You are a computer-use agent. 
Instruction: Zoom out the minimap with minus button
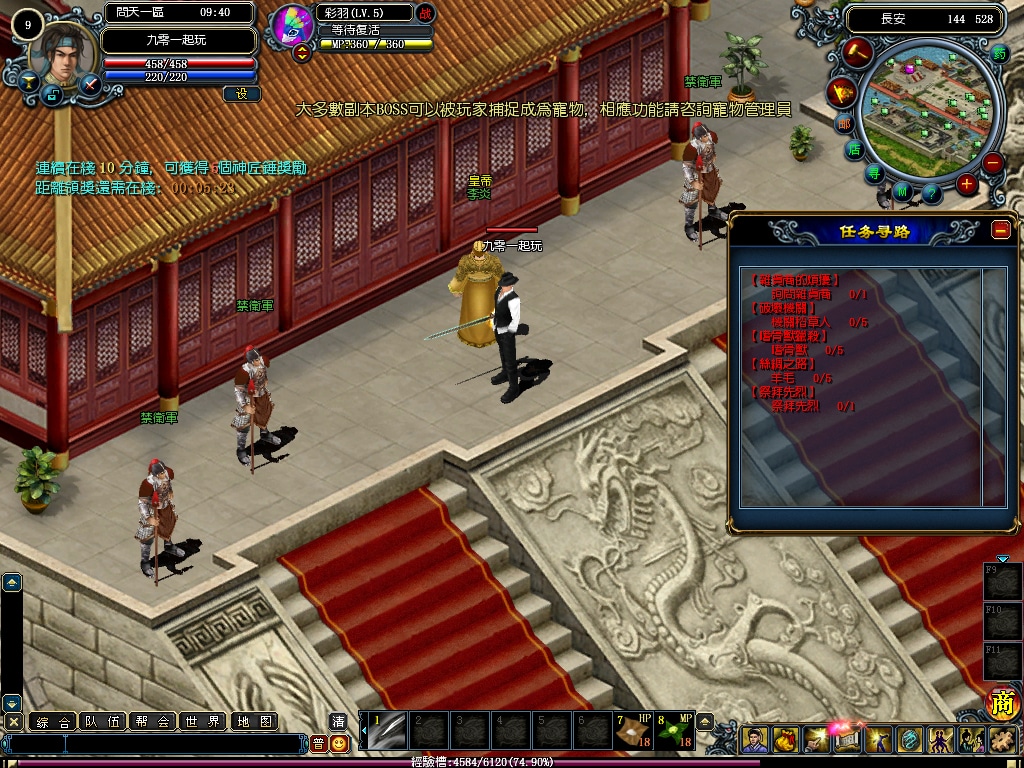(992, 162)
